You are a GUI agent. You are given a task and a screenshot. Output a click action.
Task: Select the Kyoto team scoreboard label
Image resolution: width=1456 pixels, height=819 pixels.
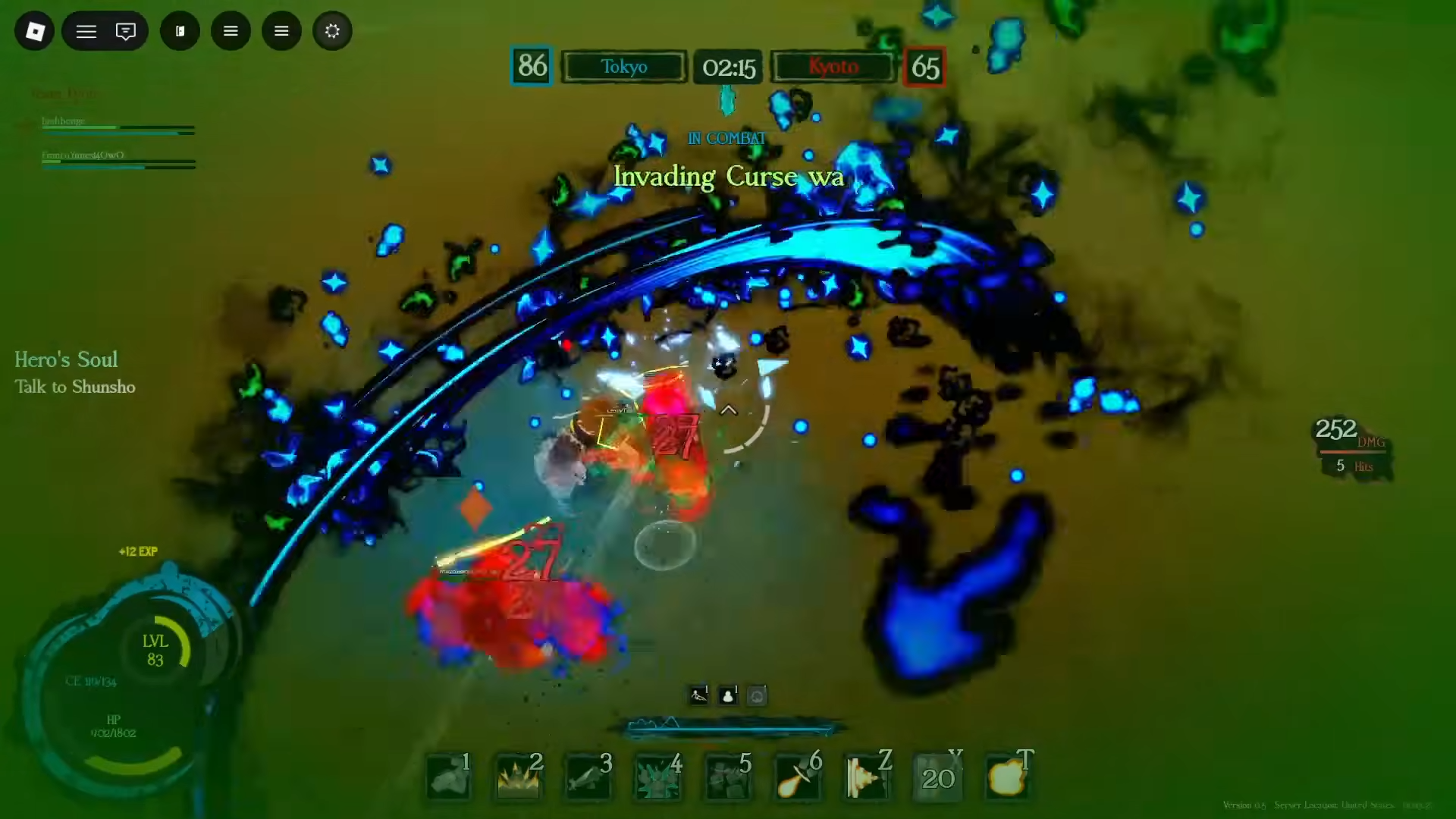[x=833, y=67]
